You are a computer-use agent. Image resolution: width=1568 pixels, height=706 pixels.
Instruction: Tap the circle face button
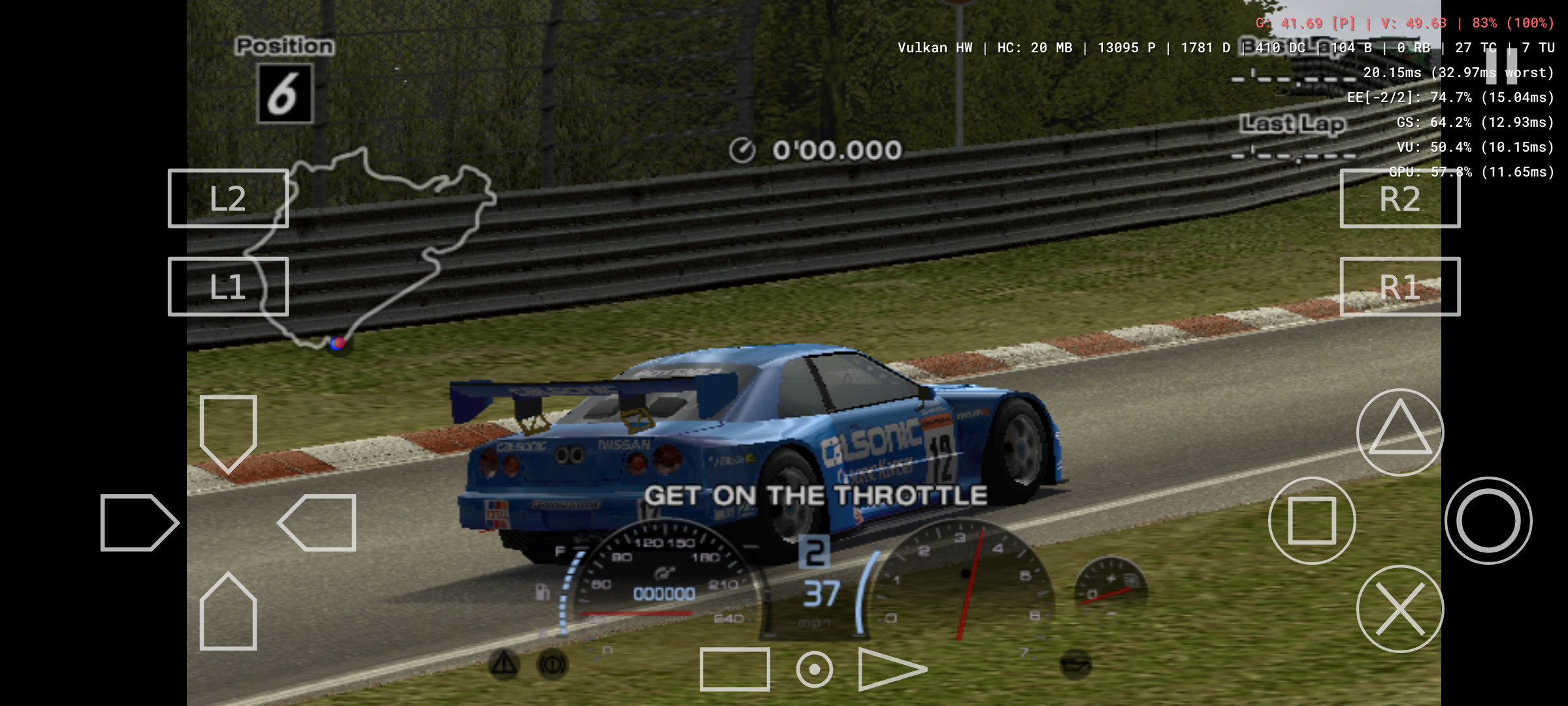point(1488,520)
